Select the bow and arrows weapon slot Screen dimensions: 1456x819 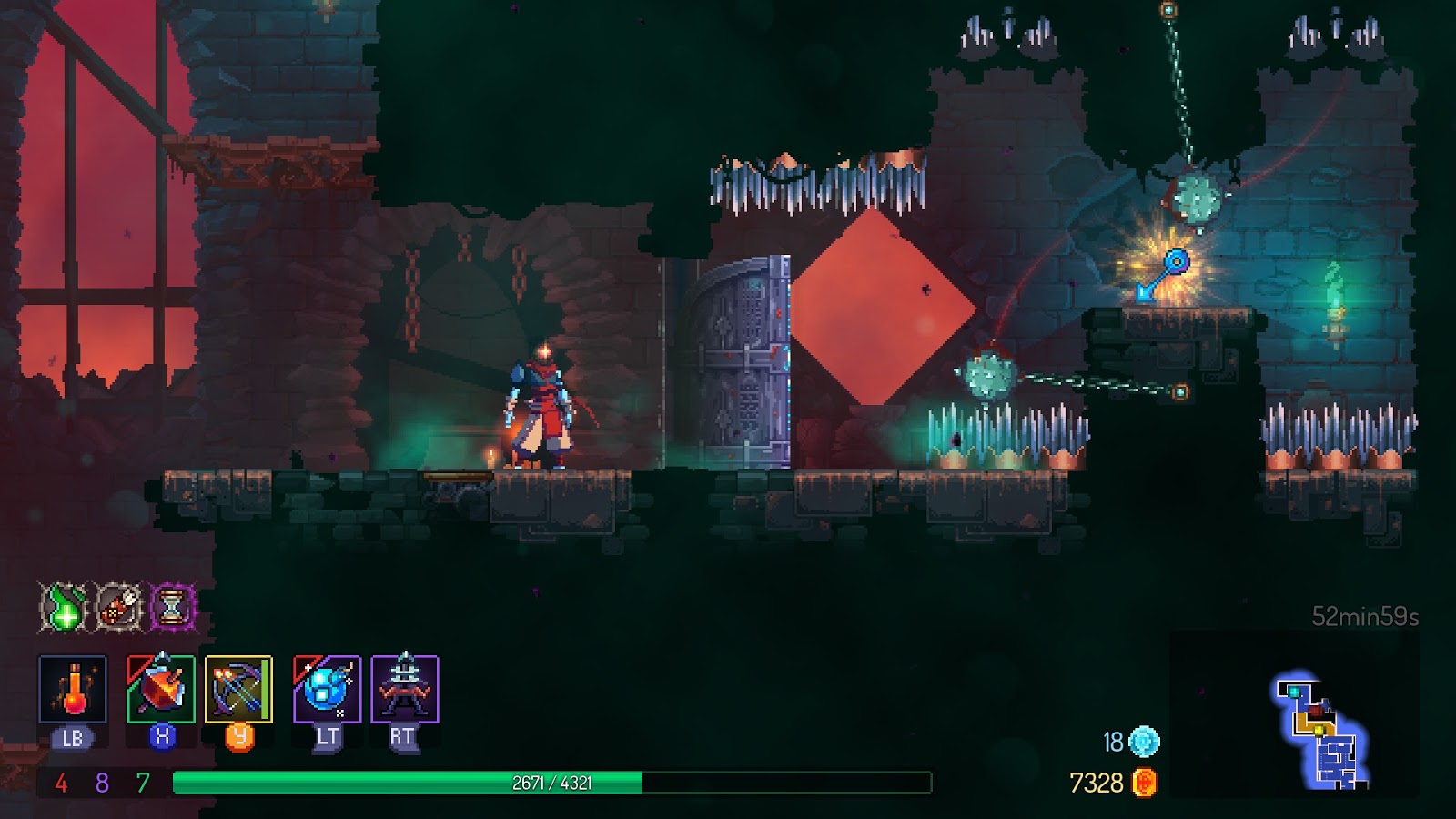coord(238,689)
